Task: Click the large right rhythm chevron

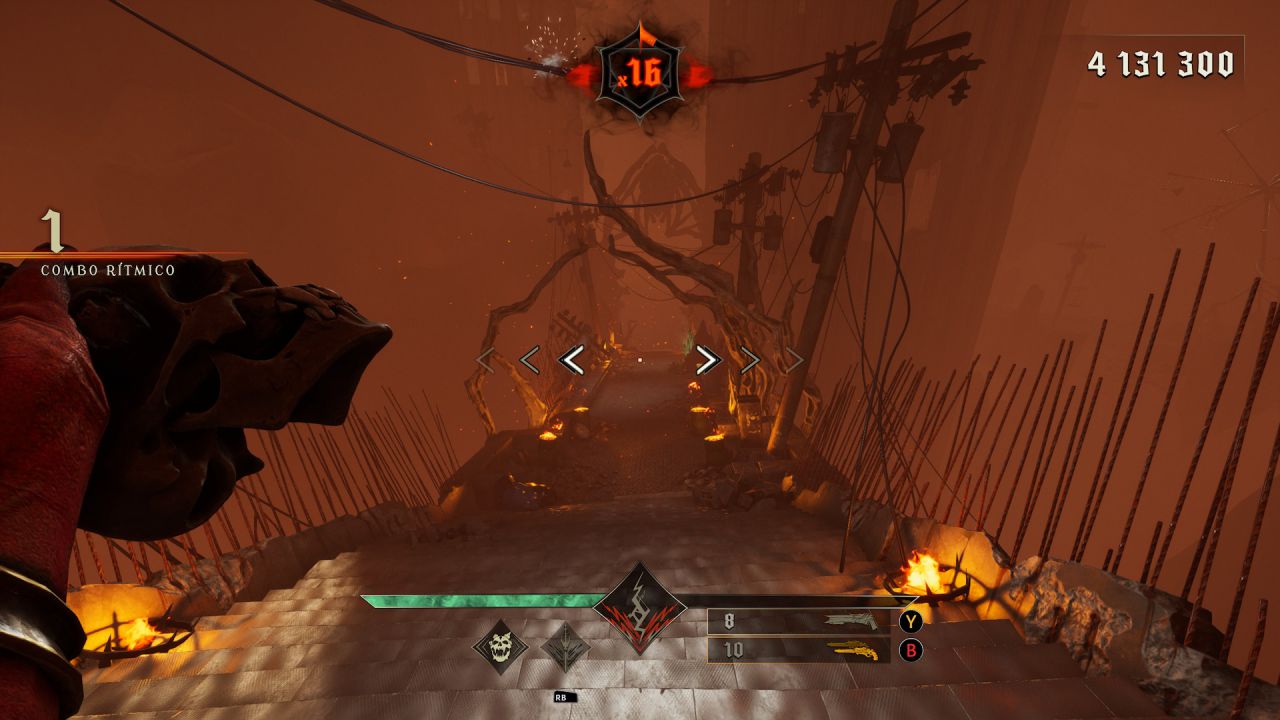Action: [706, 358]
